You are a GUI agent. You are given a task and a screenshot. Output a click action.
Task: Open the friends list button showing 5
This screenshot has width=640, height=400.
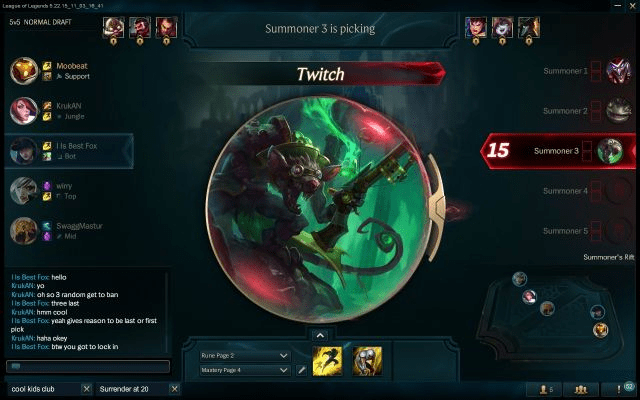tap(546, 388)
